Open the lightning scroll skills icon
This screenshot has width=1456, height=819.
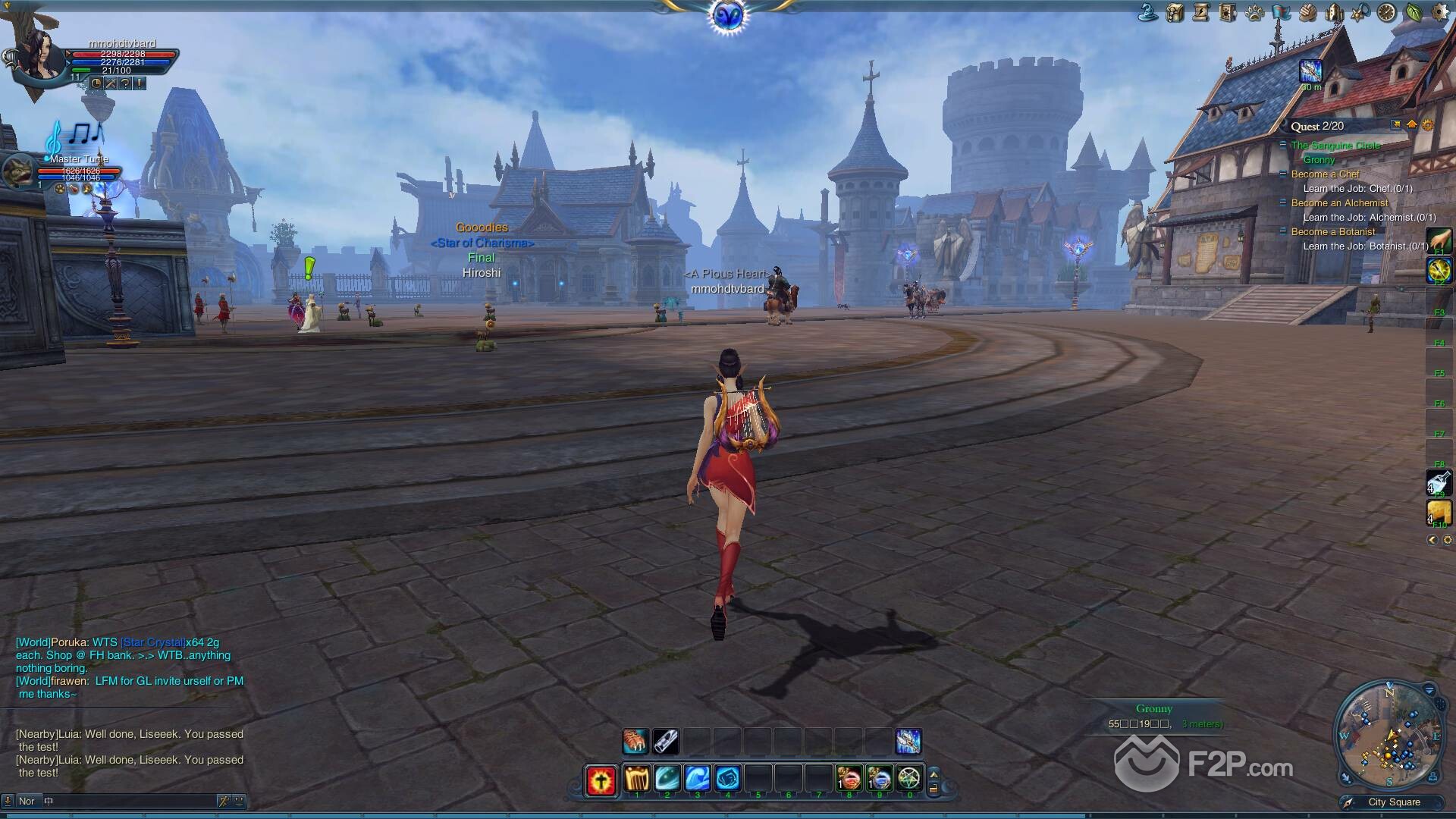(x=1201, y=12)
